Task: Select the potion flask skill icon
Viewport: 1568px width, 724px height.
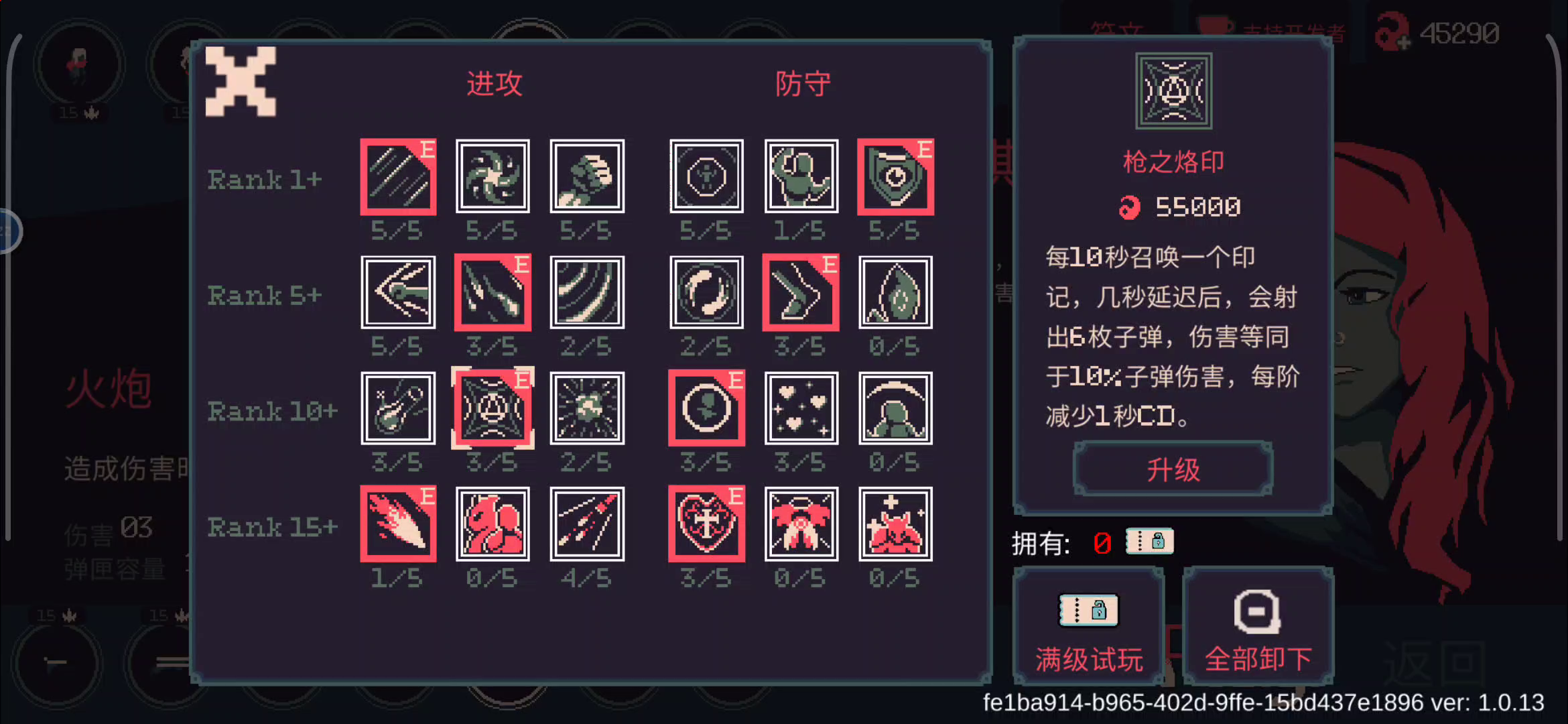Action: (398, 408)
